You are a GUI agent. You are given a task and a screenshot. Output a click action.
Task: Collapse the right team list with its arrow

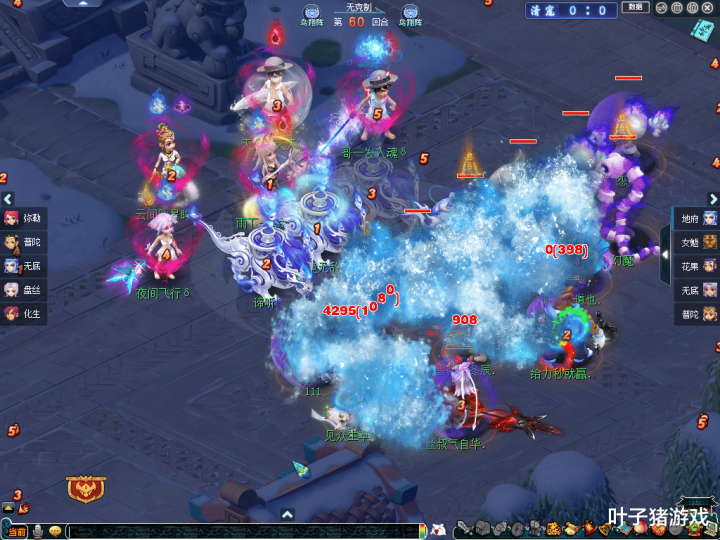tap(665, 241)
